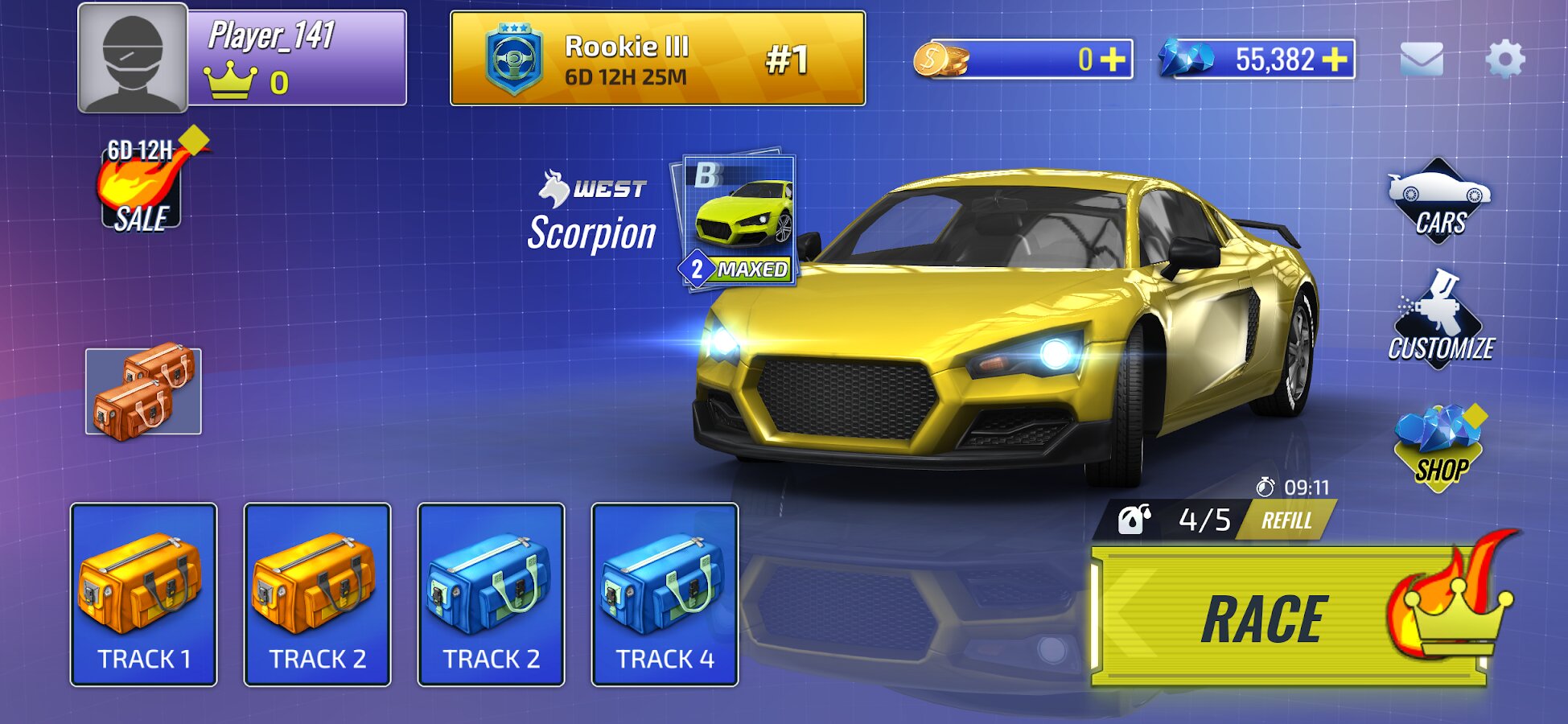Refill fuel with the REFILL button

coord(1286,520)
